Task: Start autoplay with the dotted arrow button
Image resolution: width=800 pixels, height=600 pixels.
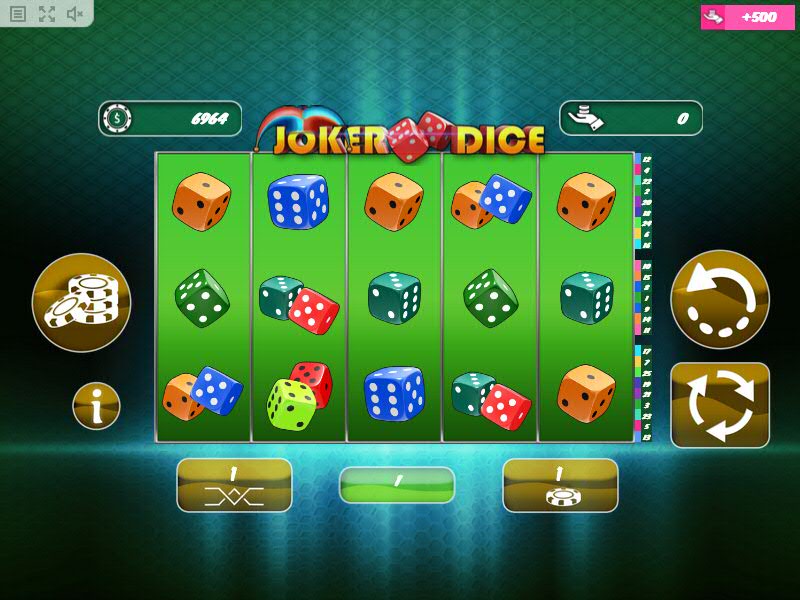Action: tap(720, 299)
